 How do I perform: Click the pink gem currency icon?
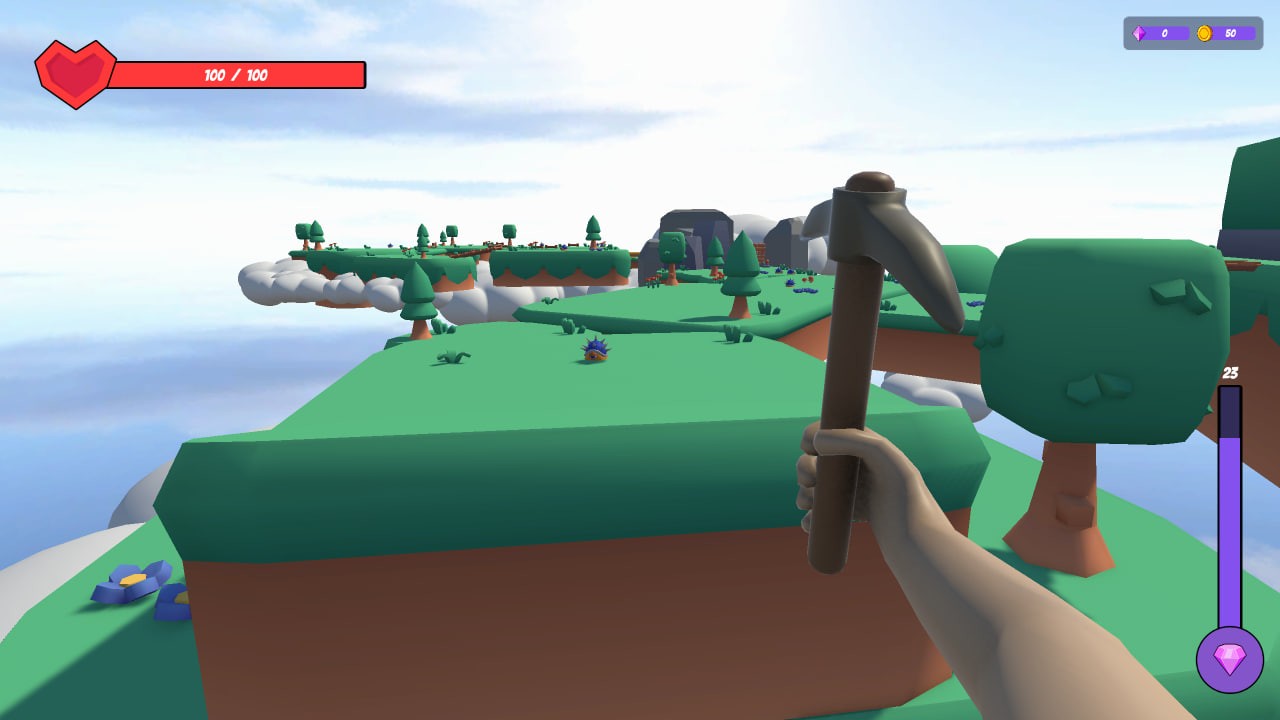click(x=1139, y=33)
